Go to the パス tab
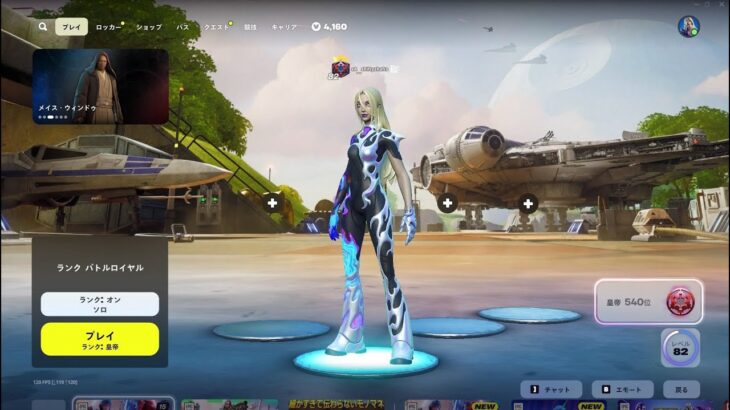 coord(182,27)
